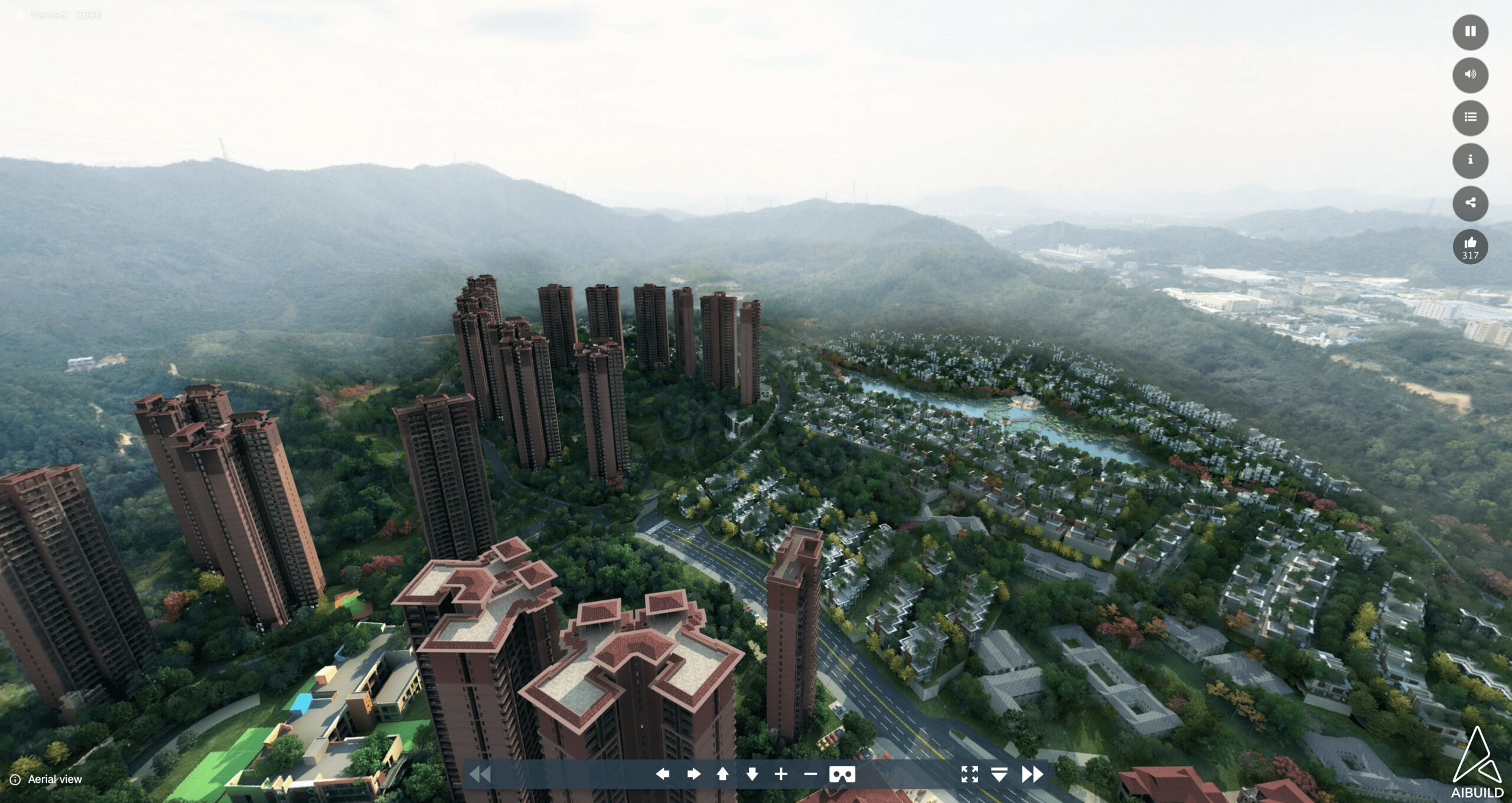Enter VR headset mode
The height and width of the screenshot is (803, 1512).
pyautogui.click(x=842, y=774)
